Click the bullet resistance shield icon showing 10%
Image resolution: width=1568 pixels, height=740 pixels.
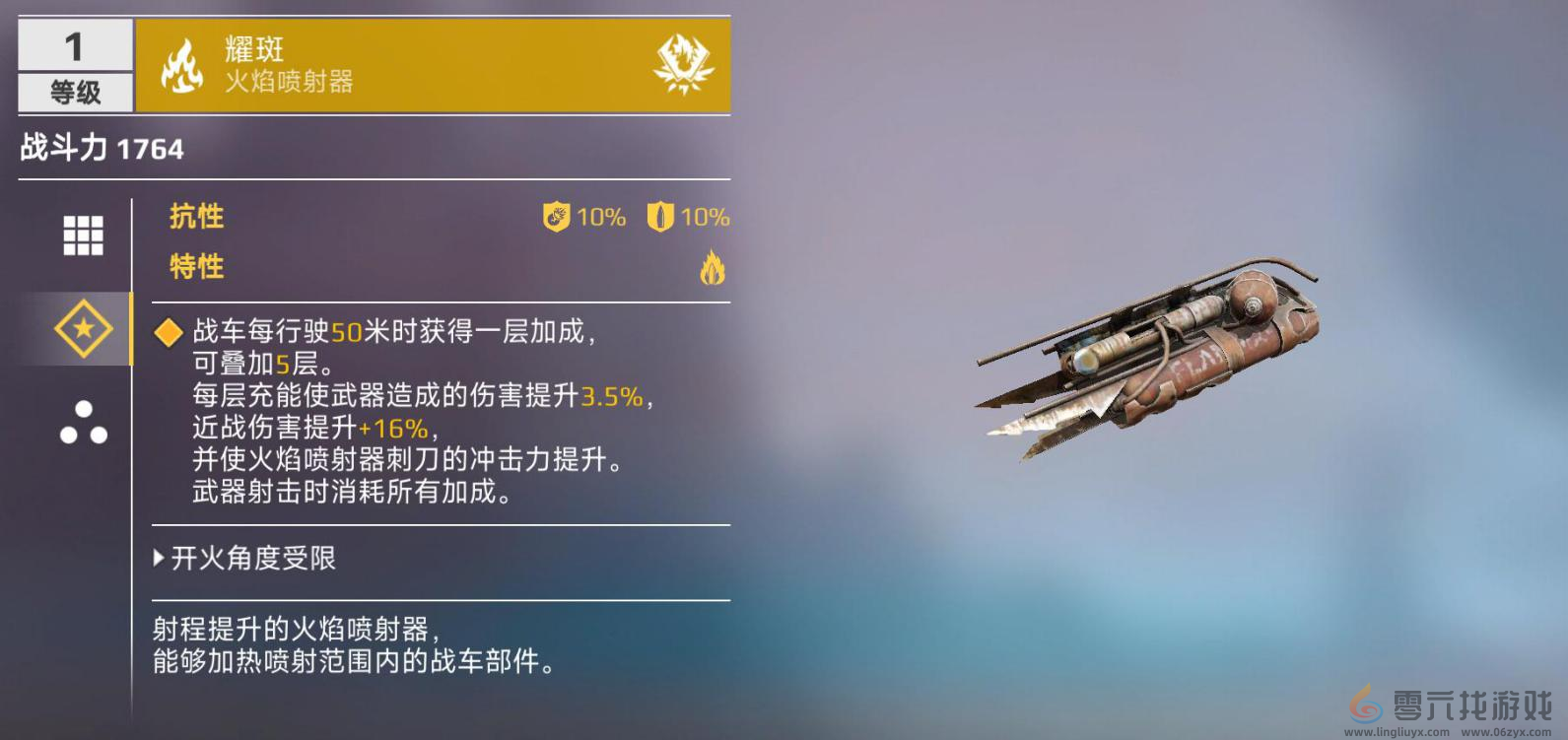click(661, 217)
